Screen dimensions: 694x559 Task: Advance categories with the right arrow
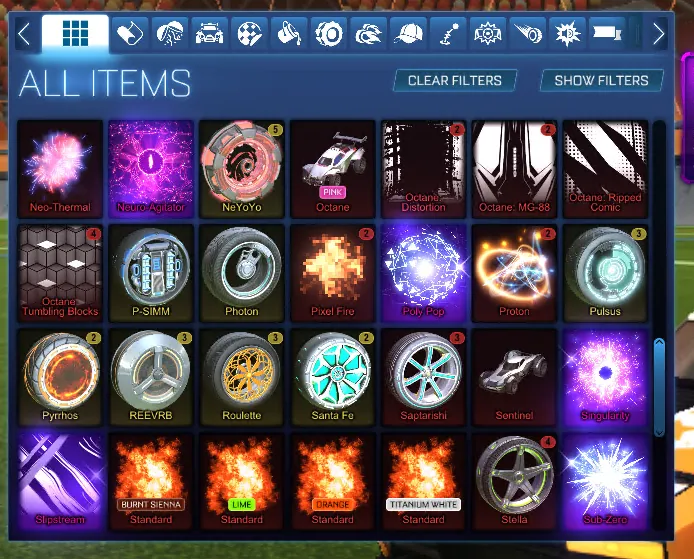pyautogui.click(x=658, y=34)
